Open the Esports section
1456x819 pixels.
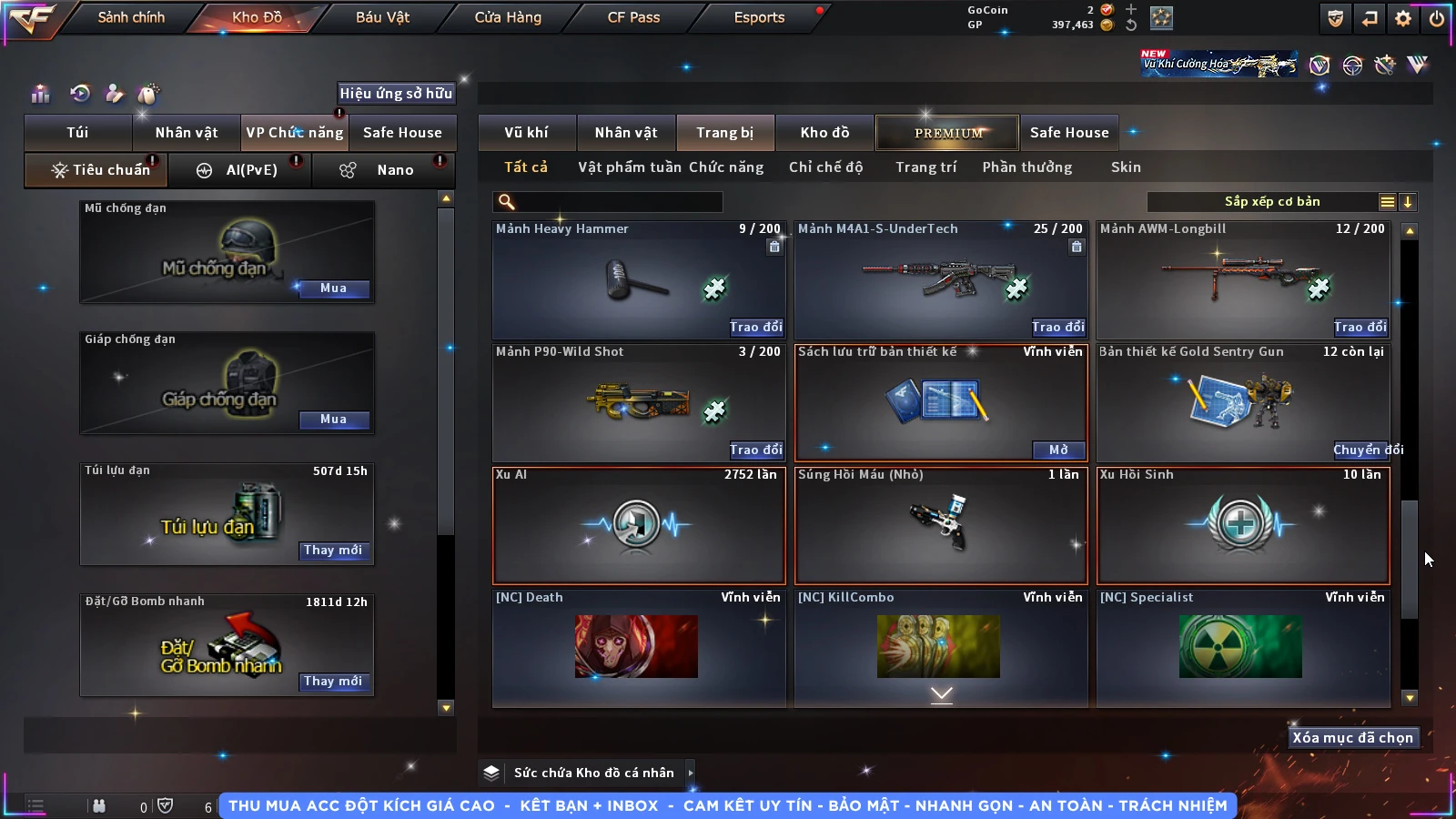759,17
